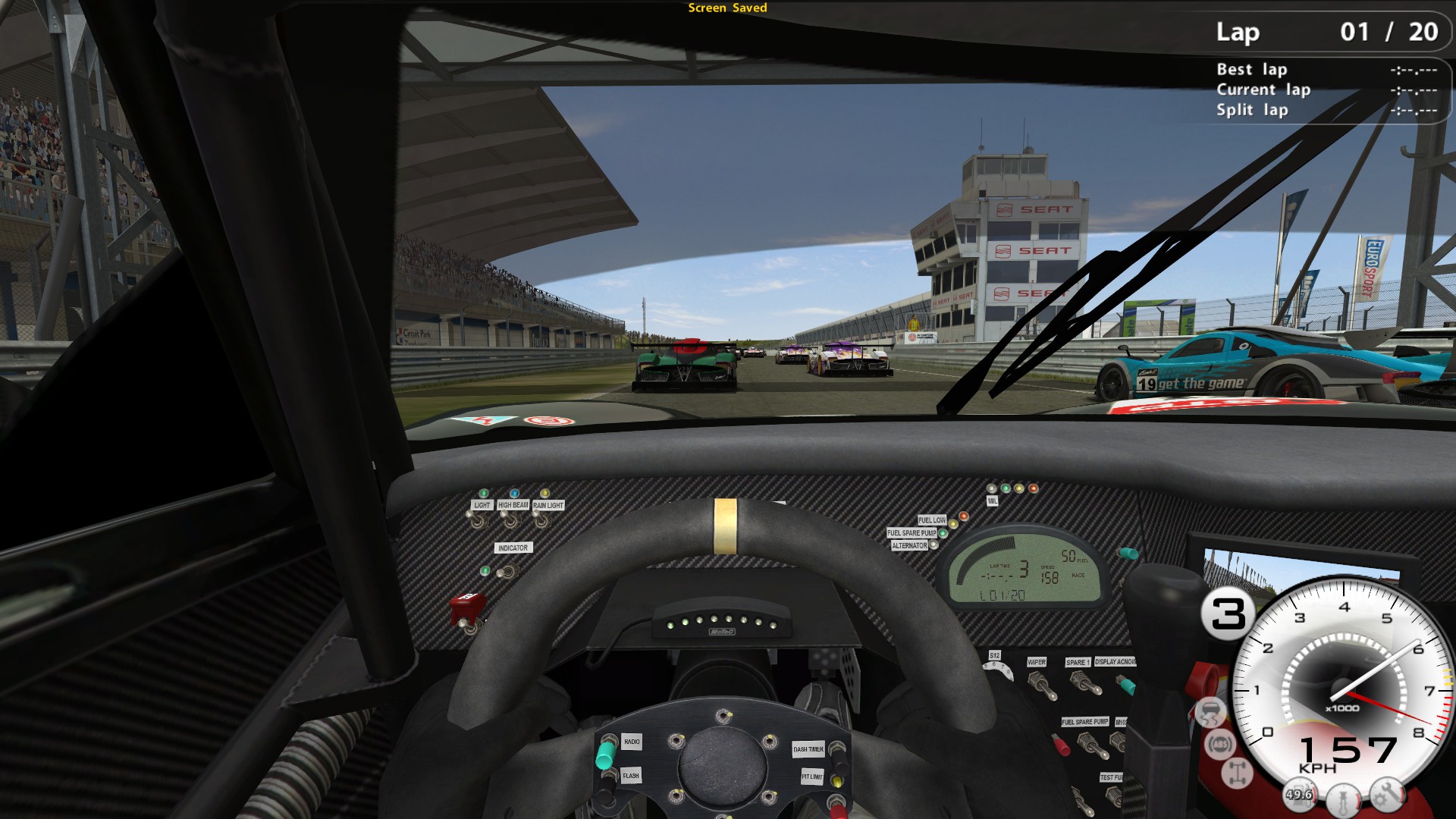This screenshot has width=1456, height=819.
Task: Click the fuel pump icon showing 49.6
Action: [1300, 793]
